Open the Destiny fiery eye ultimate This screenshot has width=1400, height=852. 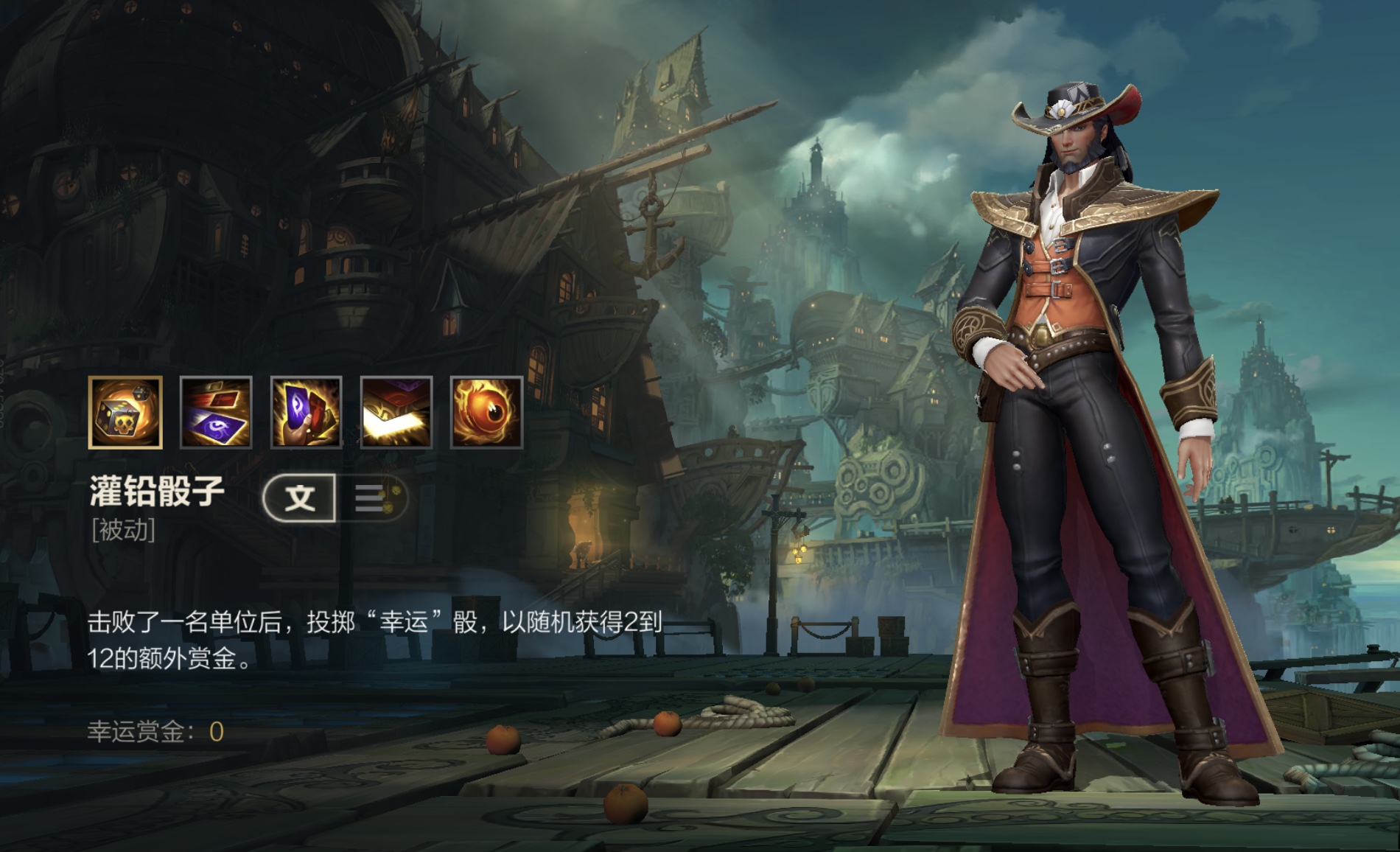pyautogui.click(x=486, y=413)
